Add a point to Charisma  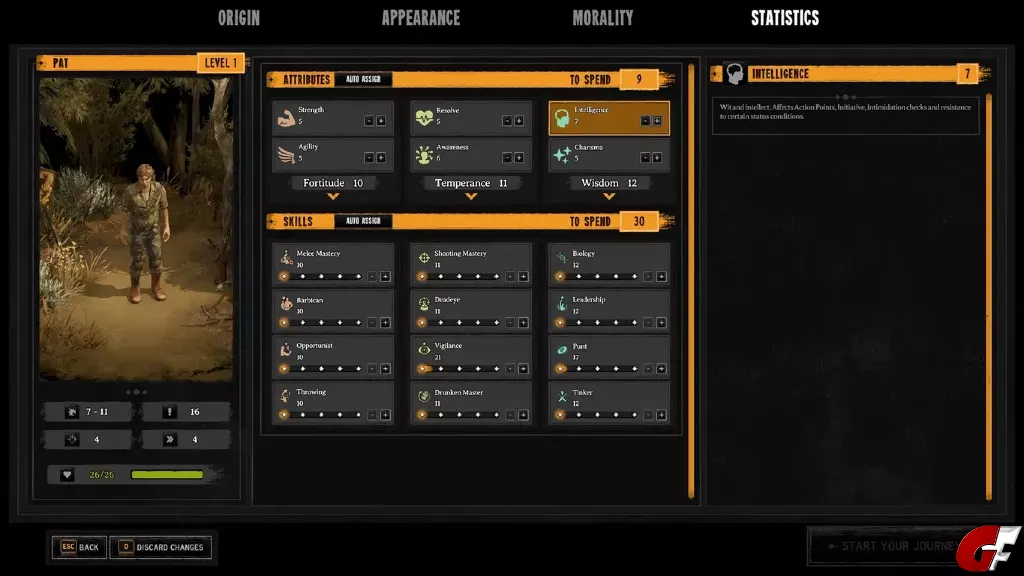[x=657, y=157]
